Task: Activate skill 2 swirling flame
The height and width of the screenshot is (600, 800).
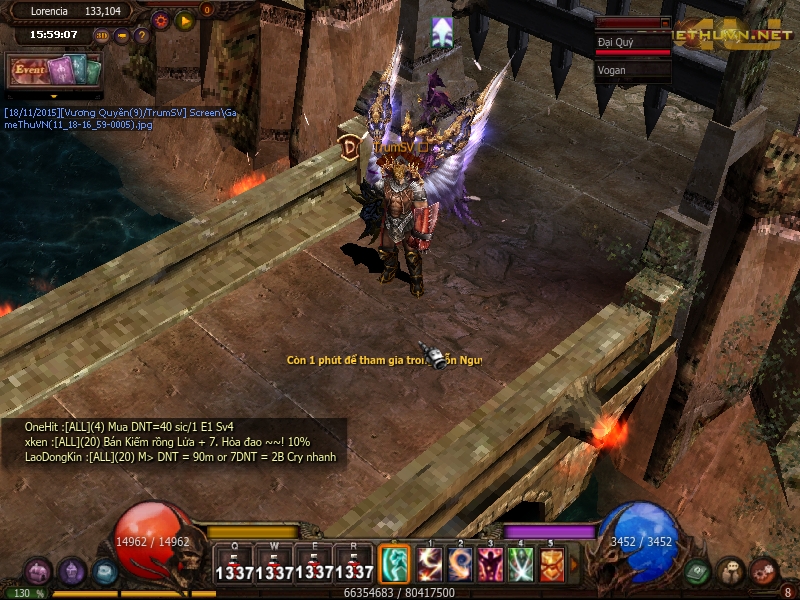Action: (460, 564)
